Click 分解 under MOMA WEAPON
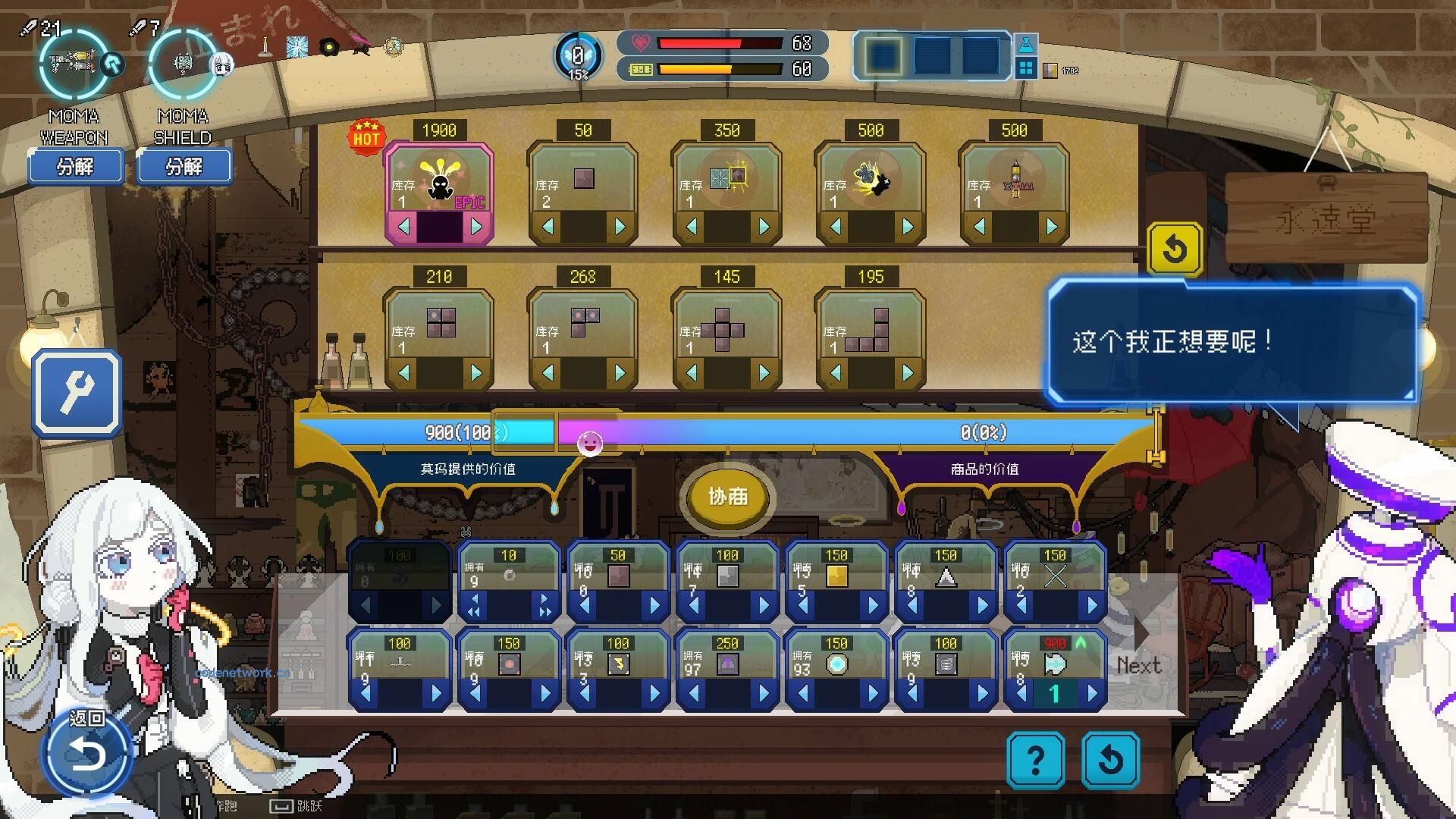Image resolution: width=1456 pixels, height=819 pixels. pos(76,166)
